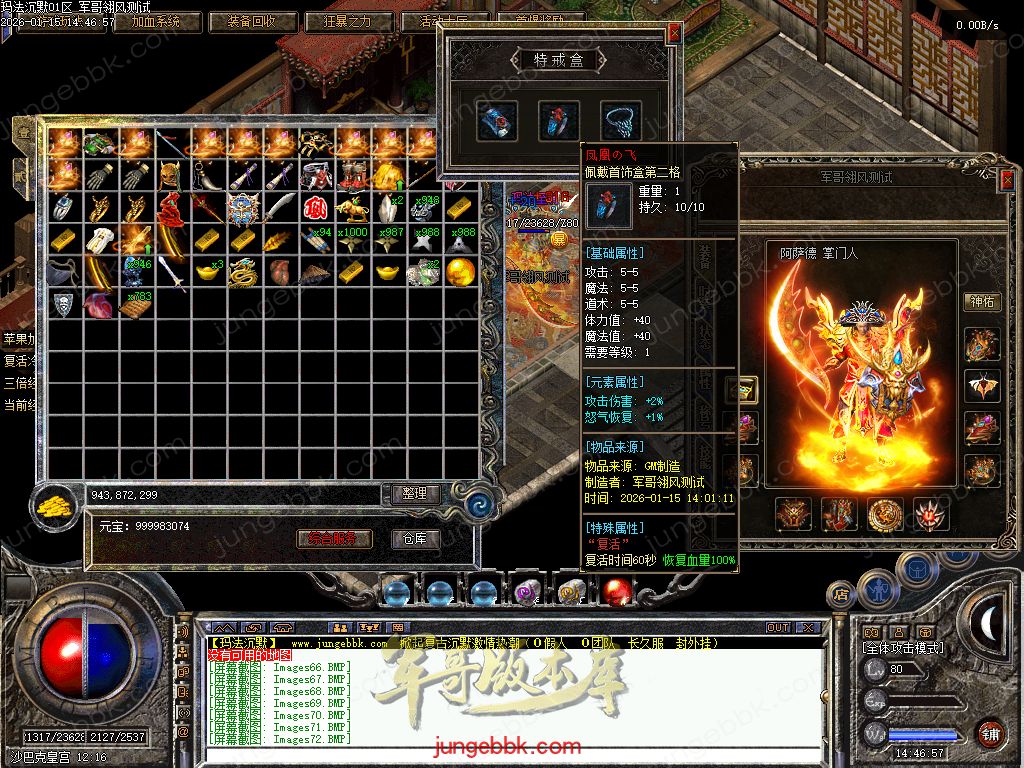
Task: Open the 狂暴之力 menu
Action: pyautogui.click(x=347, y=21)
